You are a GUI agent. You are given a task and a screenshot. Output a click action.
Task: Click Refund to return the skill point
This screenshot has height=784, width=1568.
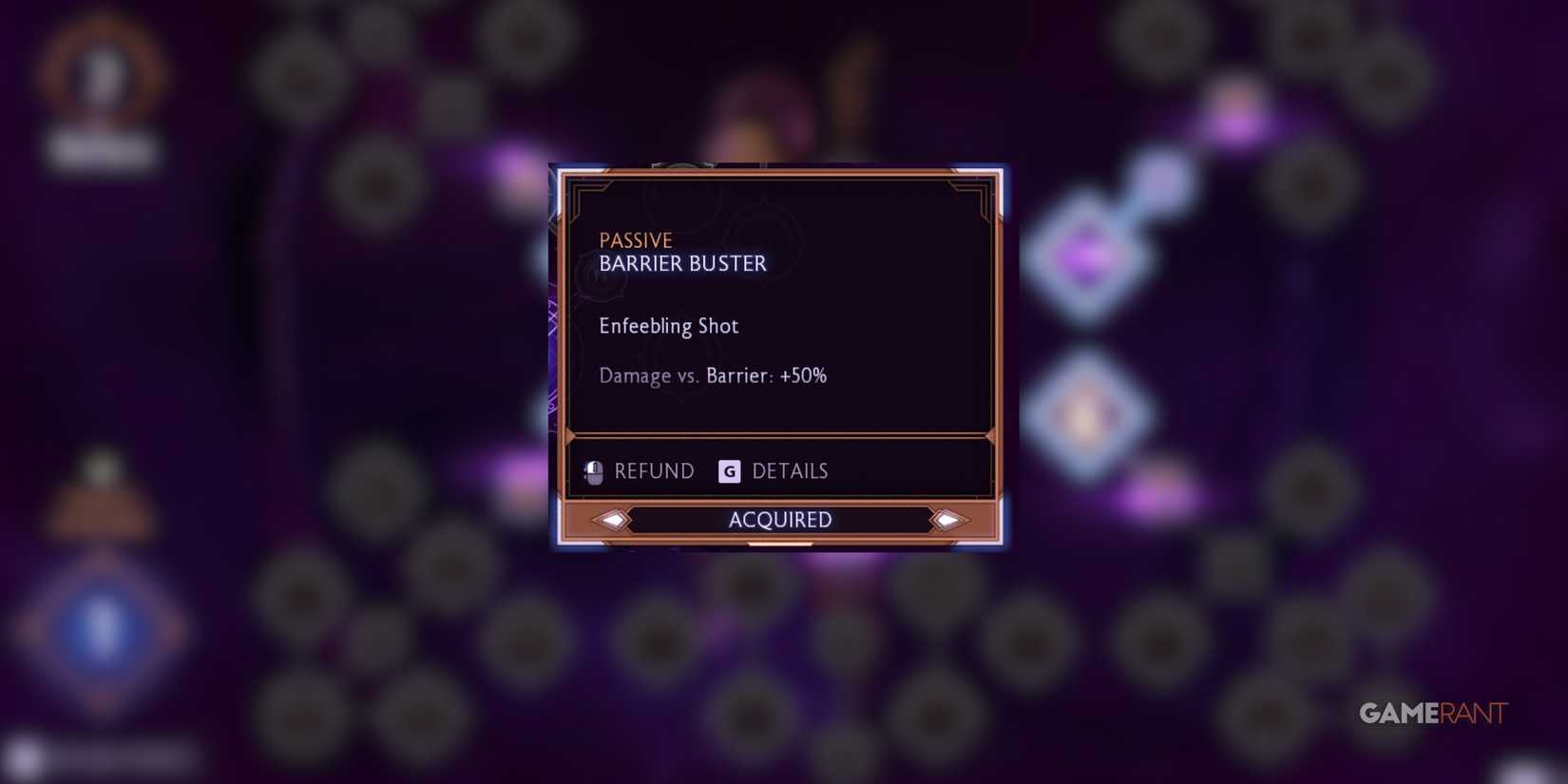pyautogui.click(x=654, y=470)
